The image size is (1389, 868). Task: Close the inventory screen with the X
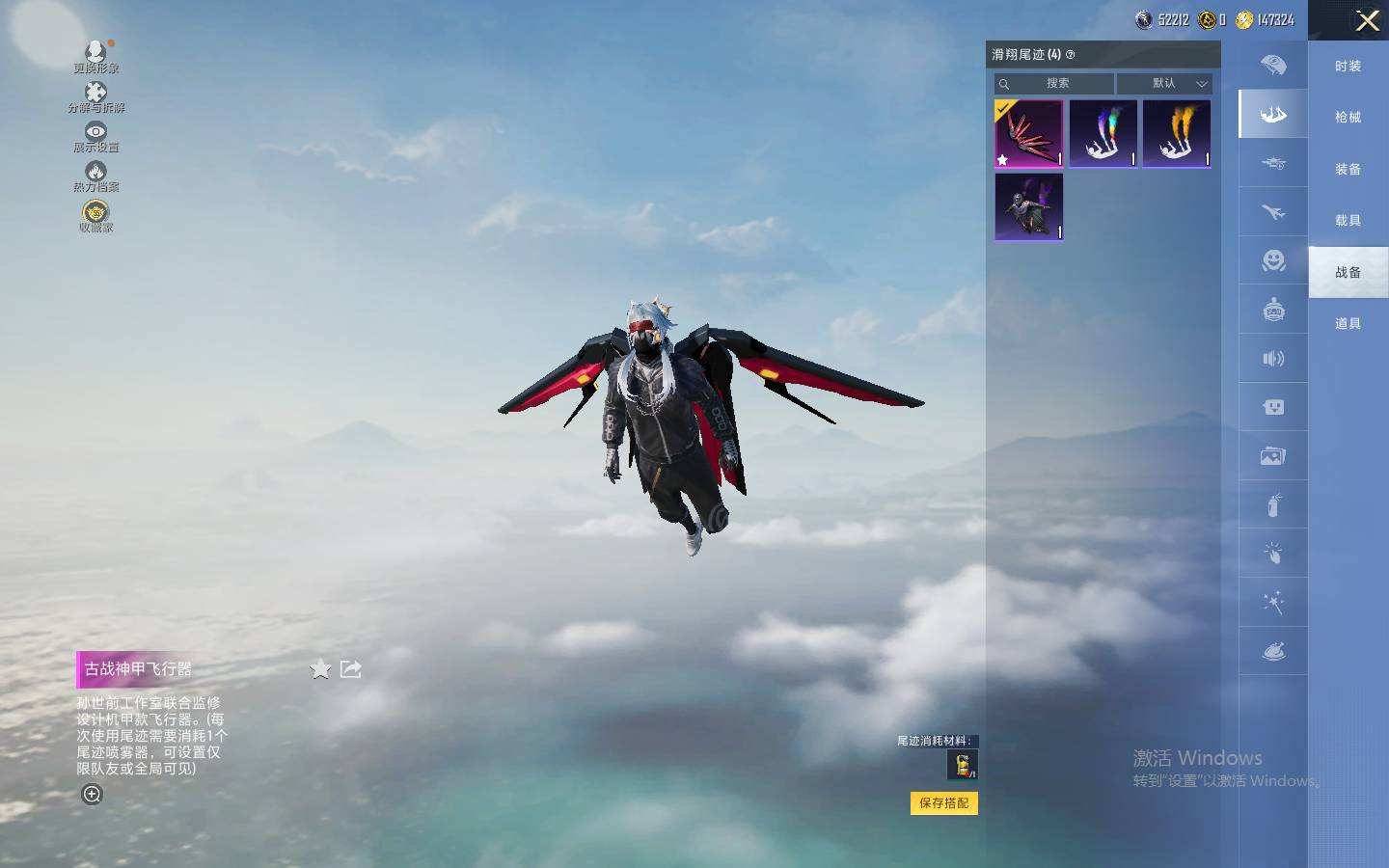click(x=1367, y=20)
